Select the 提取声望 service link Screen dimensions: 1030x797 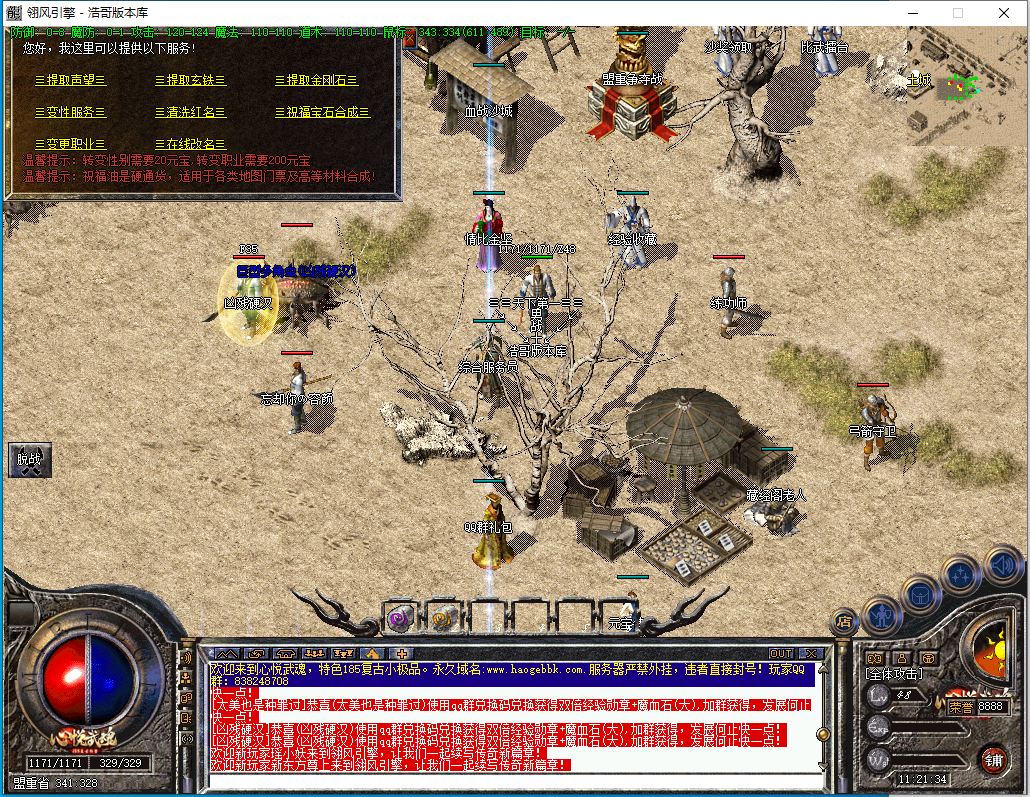[70, 80]
